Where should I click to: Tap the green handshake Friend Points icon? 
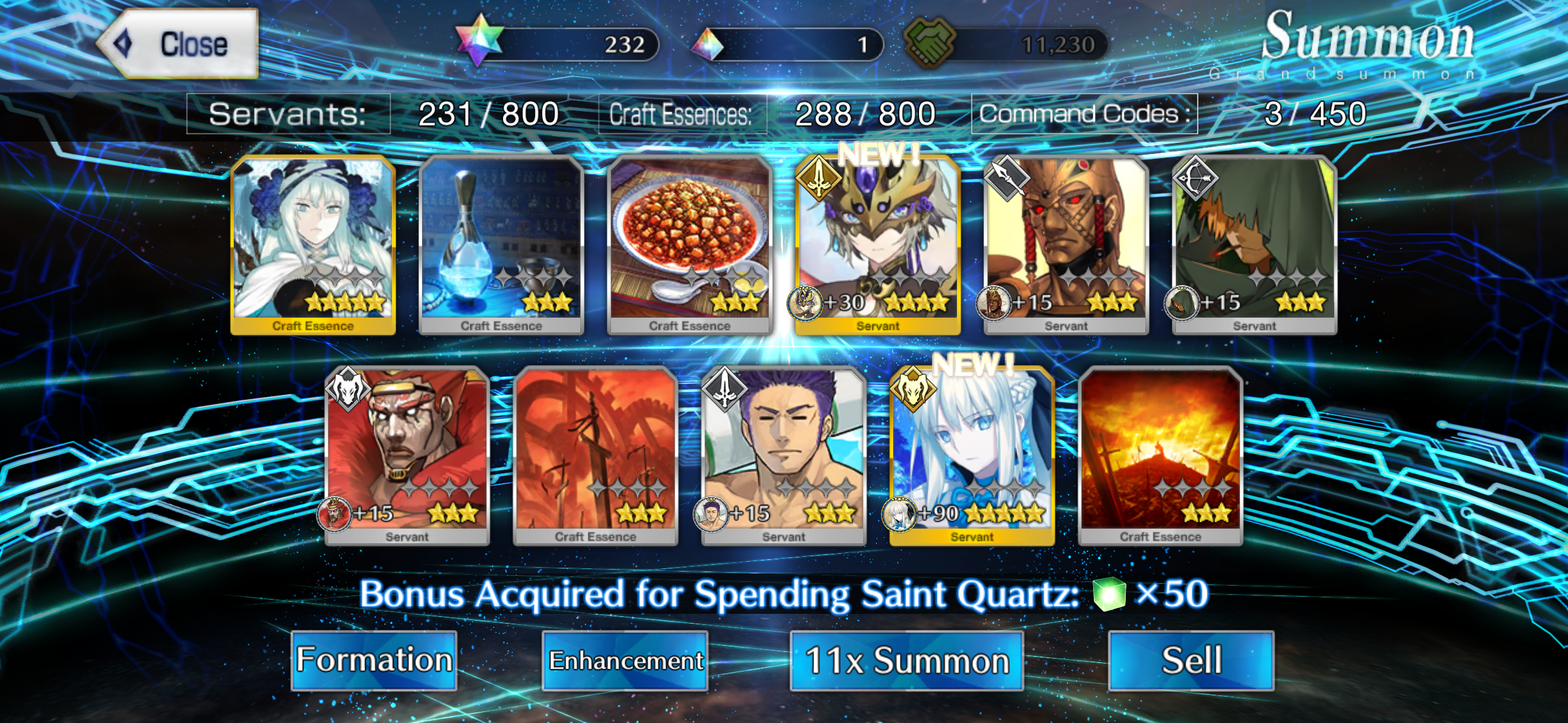coord(930,42)
